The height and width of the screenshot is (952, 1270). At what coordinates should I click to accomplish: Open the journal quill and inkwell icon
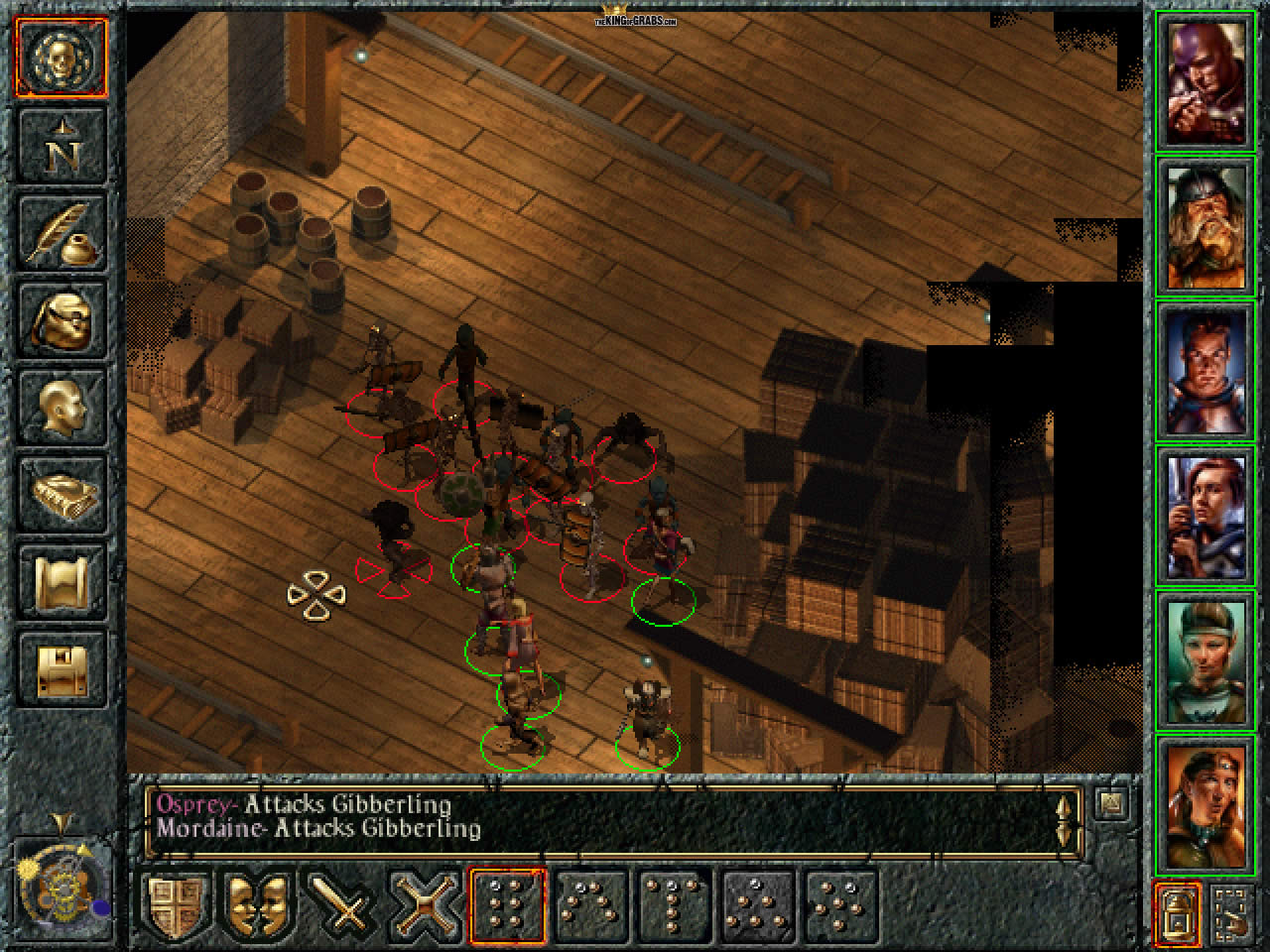pyautogui.click(x=62, y=233)
